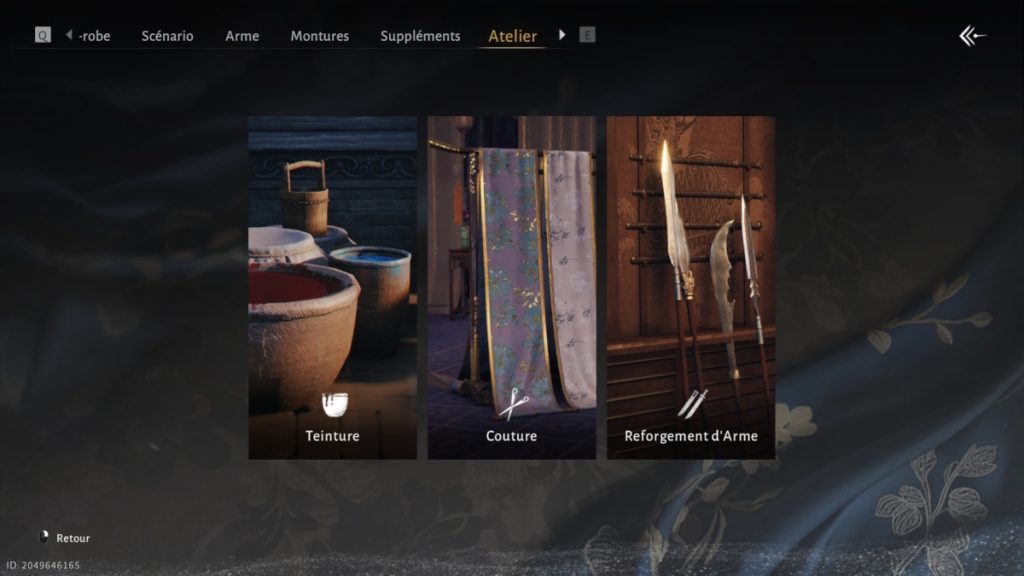Select the Atelier tab
This screenshot has width=1024, height=576.
(x=512, y=36)
